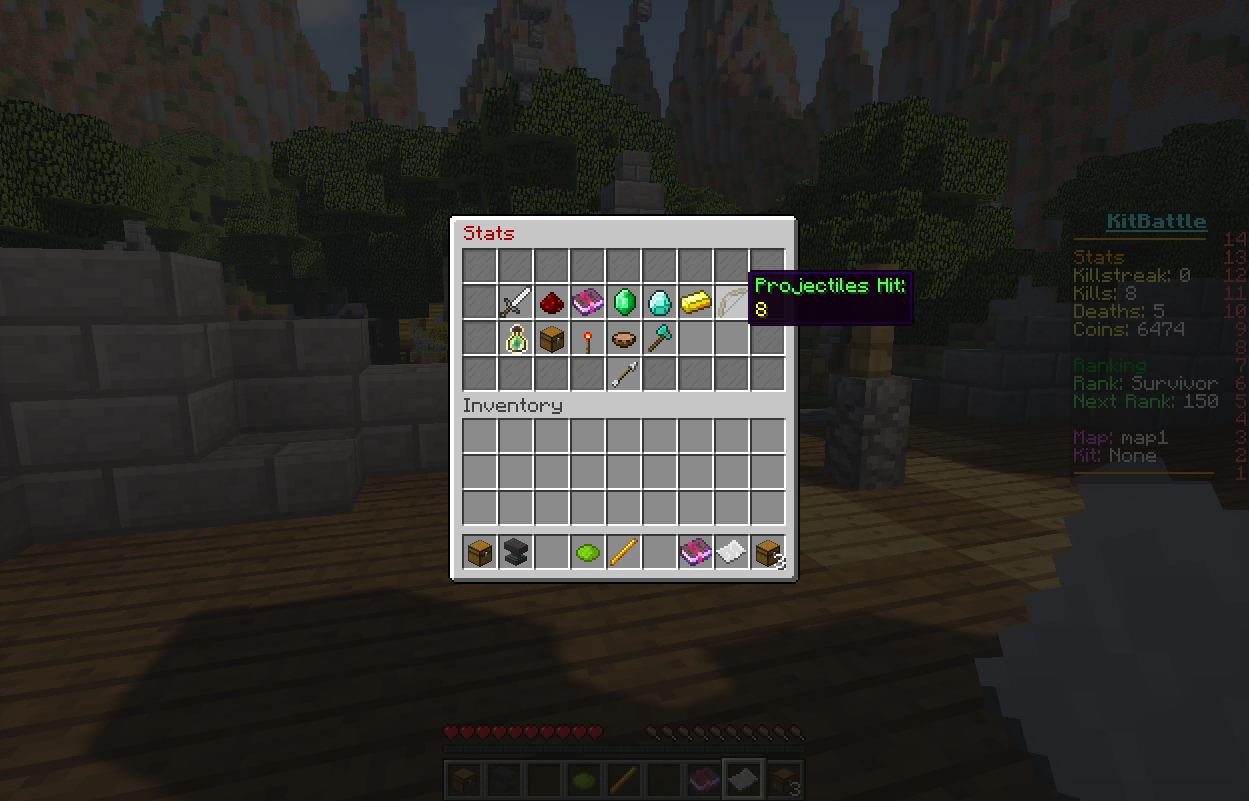Screen dimensions: 1249x801
Task: Select the anvil in the inventory window hotbar
Action: click(516, 551)
